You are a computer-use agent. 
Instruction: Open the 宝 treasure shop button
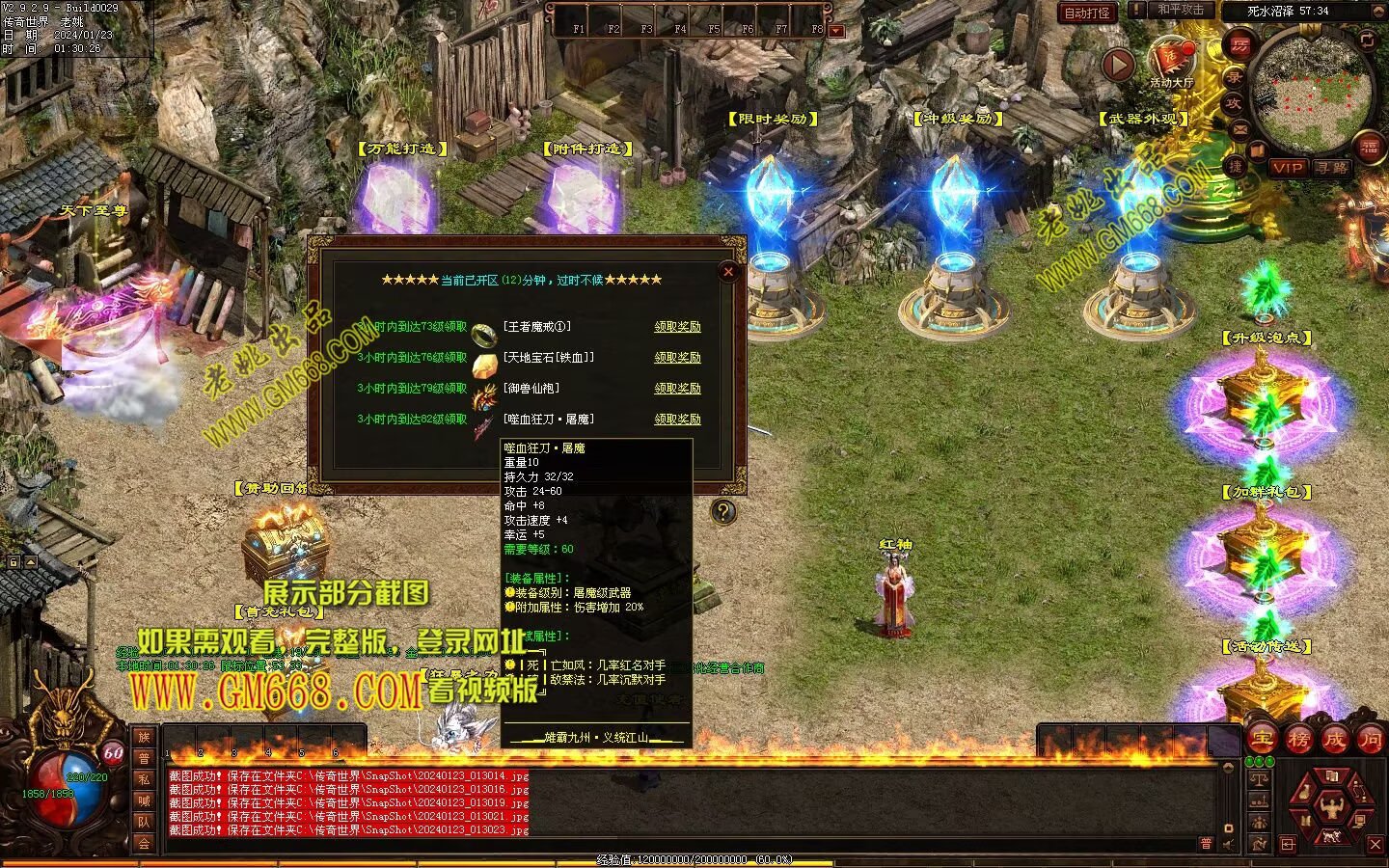point(1263,740)
